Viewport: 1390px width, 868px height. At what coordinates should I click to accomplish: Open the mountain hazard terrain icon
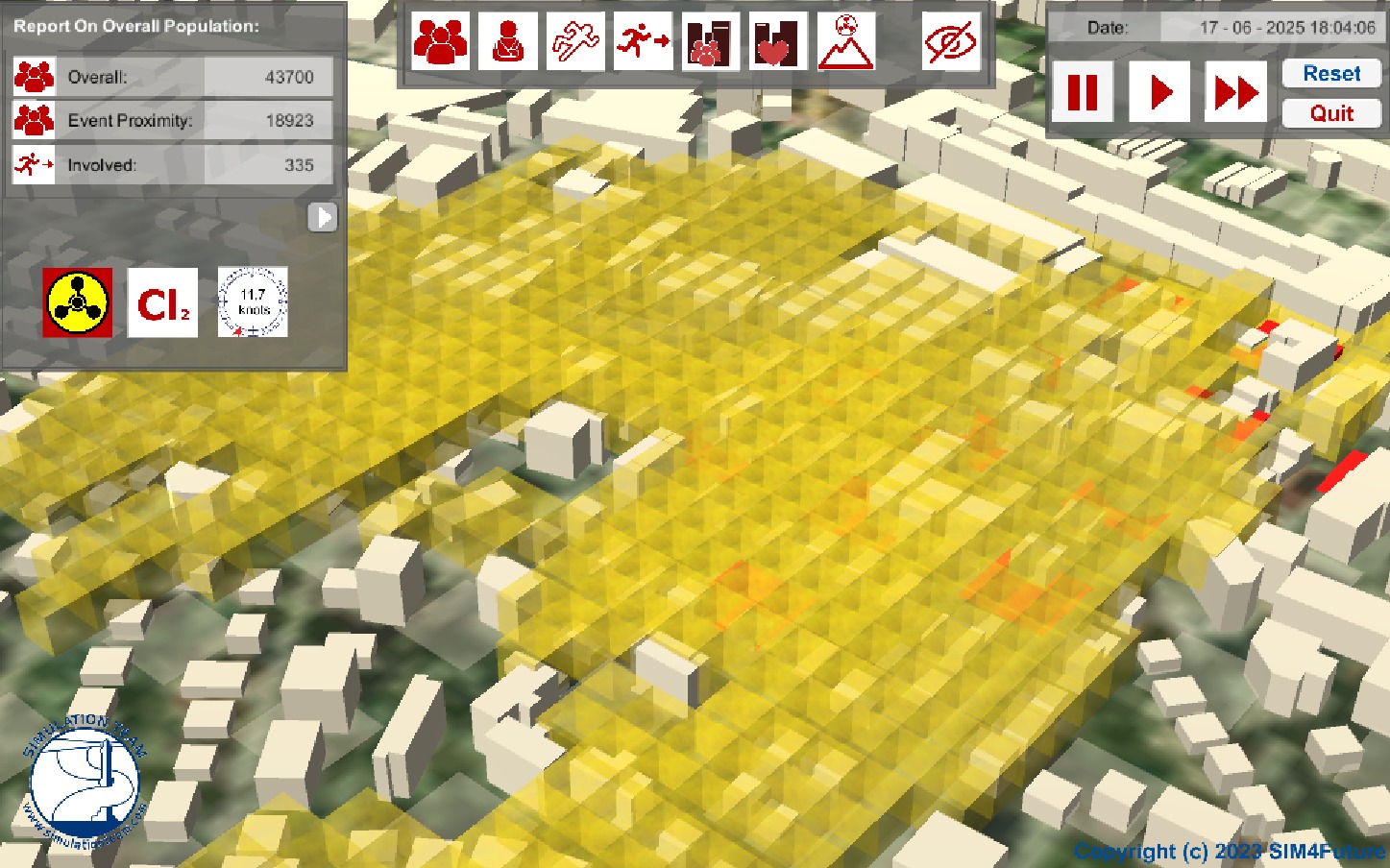[845, 41]
